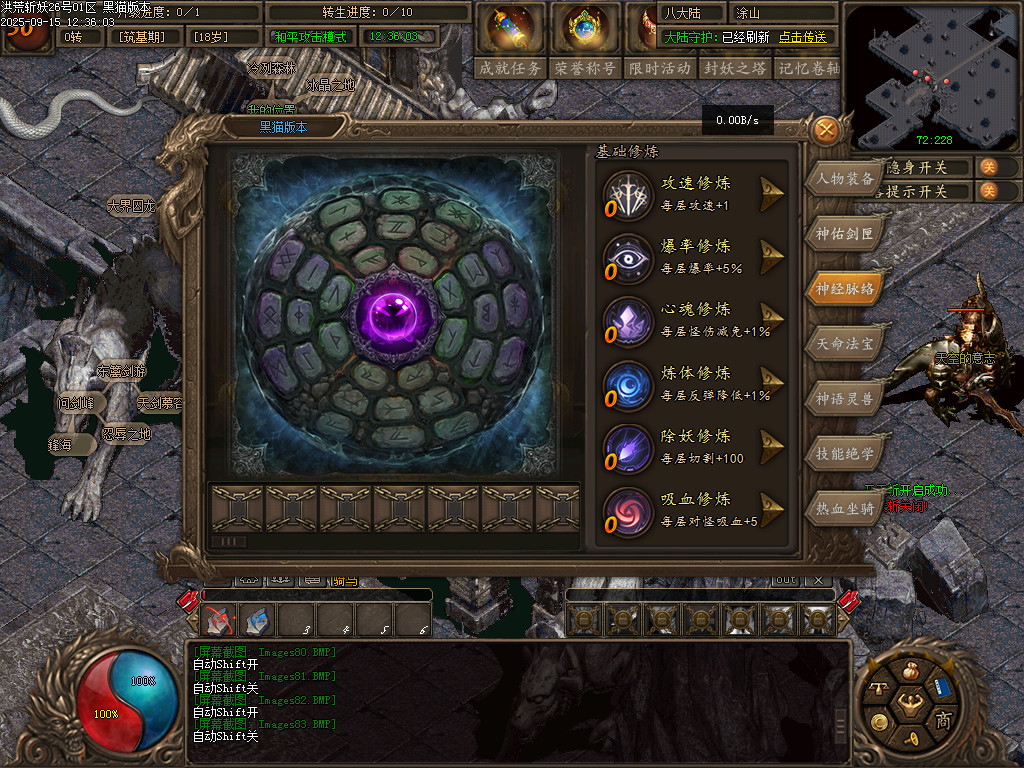Select the 神经脉络 tab
This screenshot has height=768, width=1024.
tap(845, 289)
